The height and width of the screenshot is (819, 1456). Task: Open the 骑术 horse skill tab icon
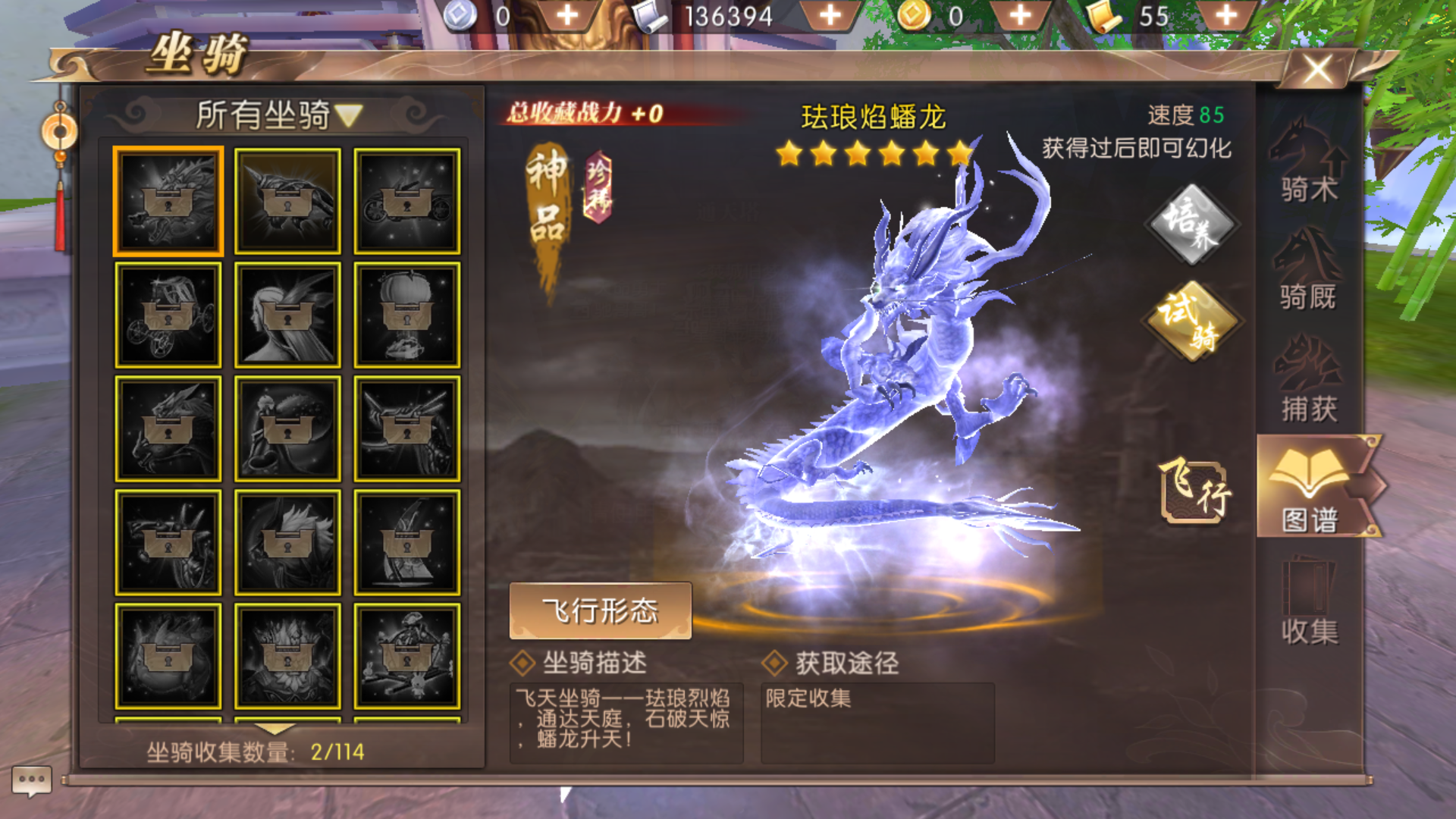tap(1307, 165)
